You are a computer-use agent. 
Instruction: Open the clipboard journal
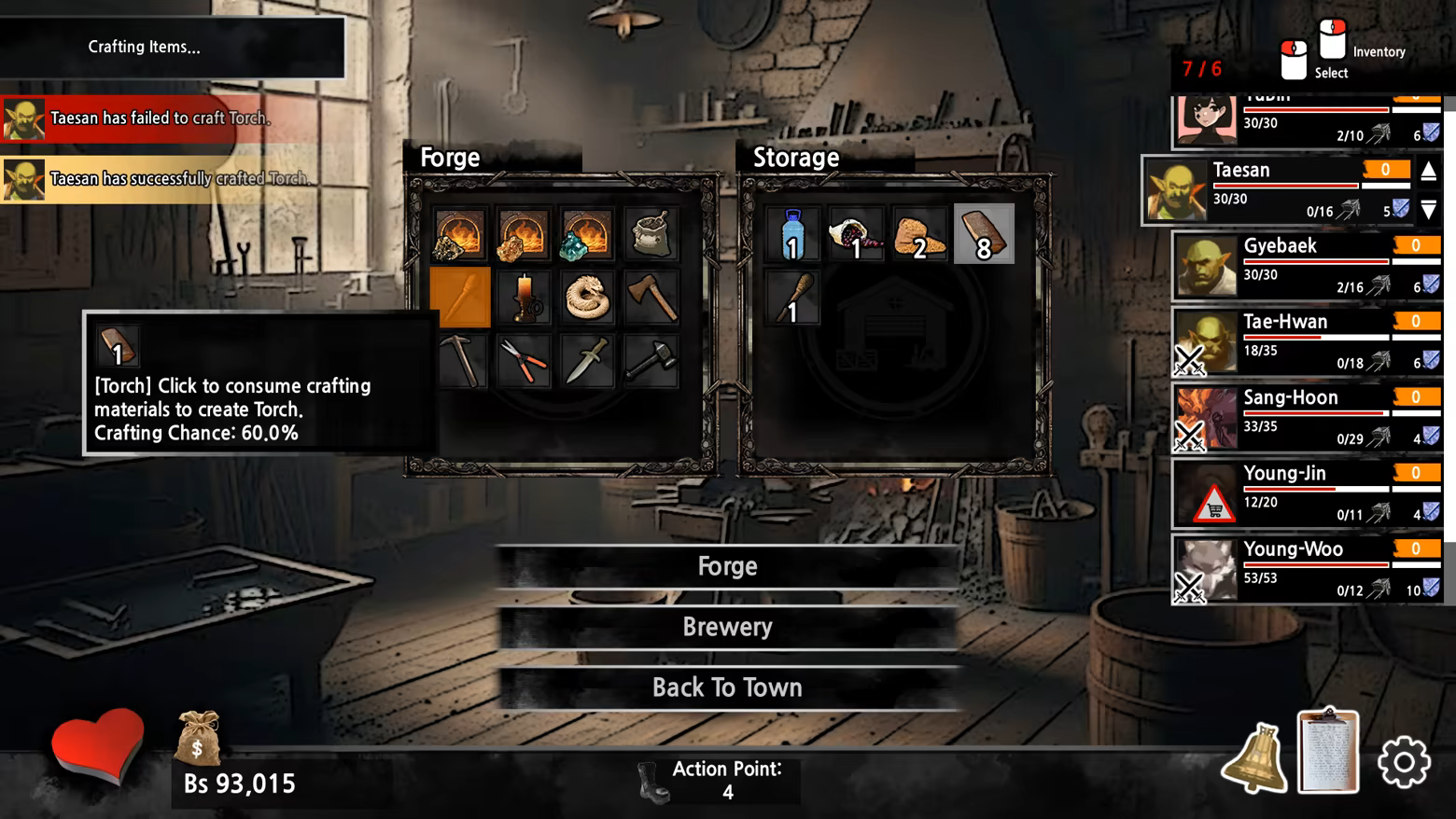[x=1328, y=753]
